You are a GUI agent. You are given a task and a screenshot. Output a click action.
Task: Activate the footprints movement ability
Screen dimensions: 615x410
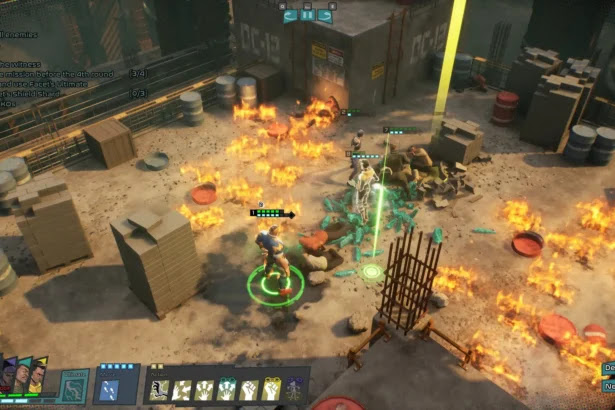(110, 388)
